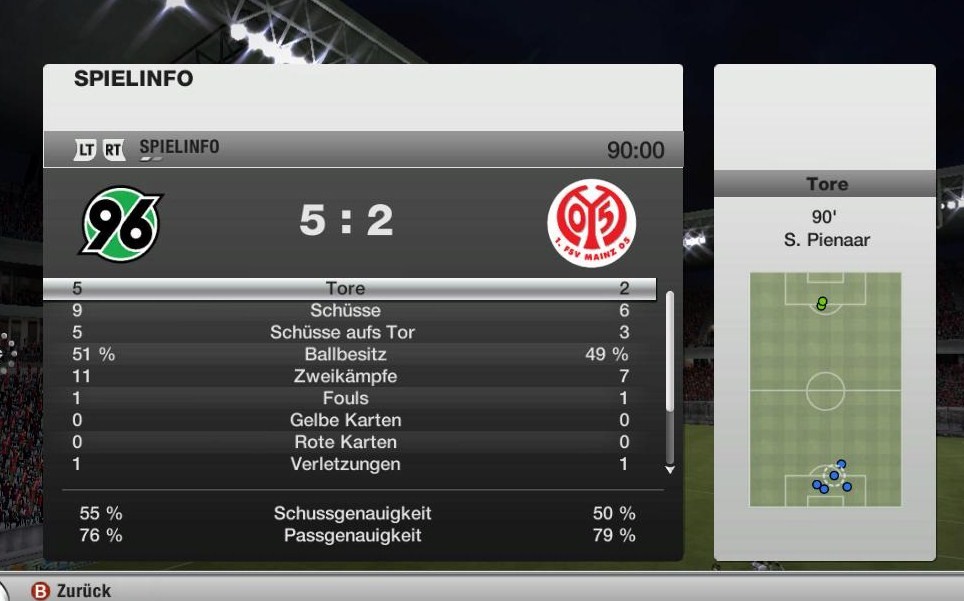Viewport: 964px width, 601px height.
Task: Select the highlighted Tore stat row
Action: click(345, 288)
